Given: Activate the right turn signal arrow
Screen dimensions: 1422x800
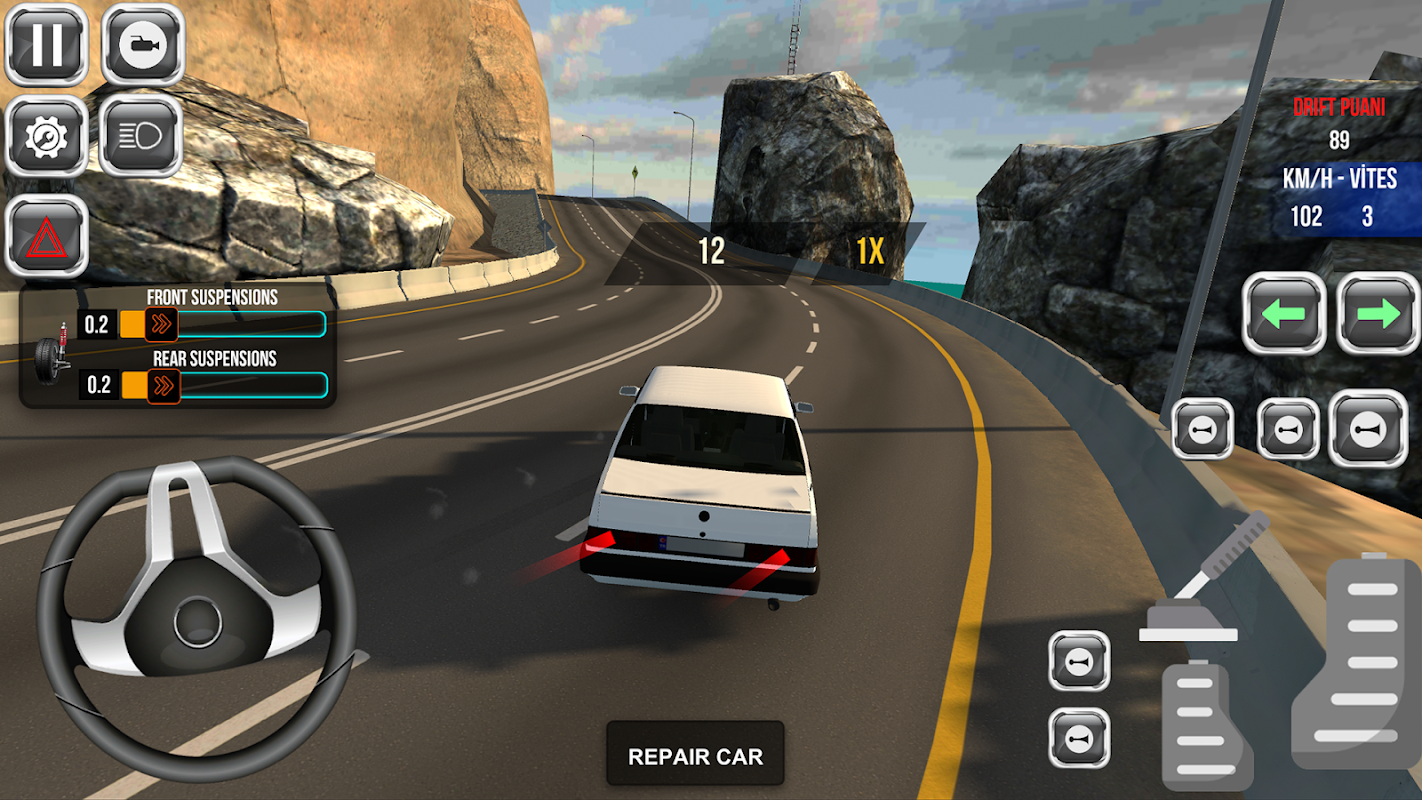Looking at the screenshot, I should click(x=1378, y=314).
